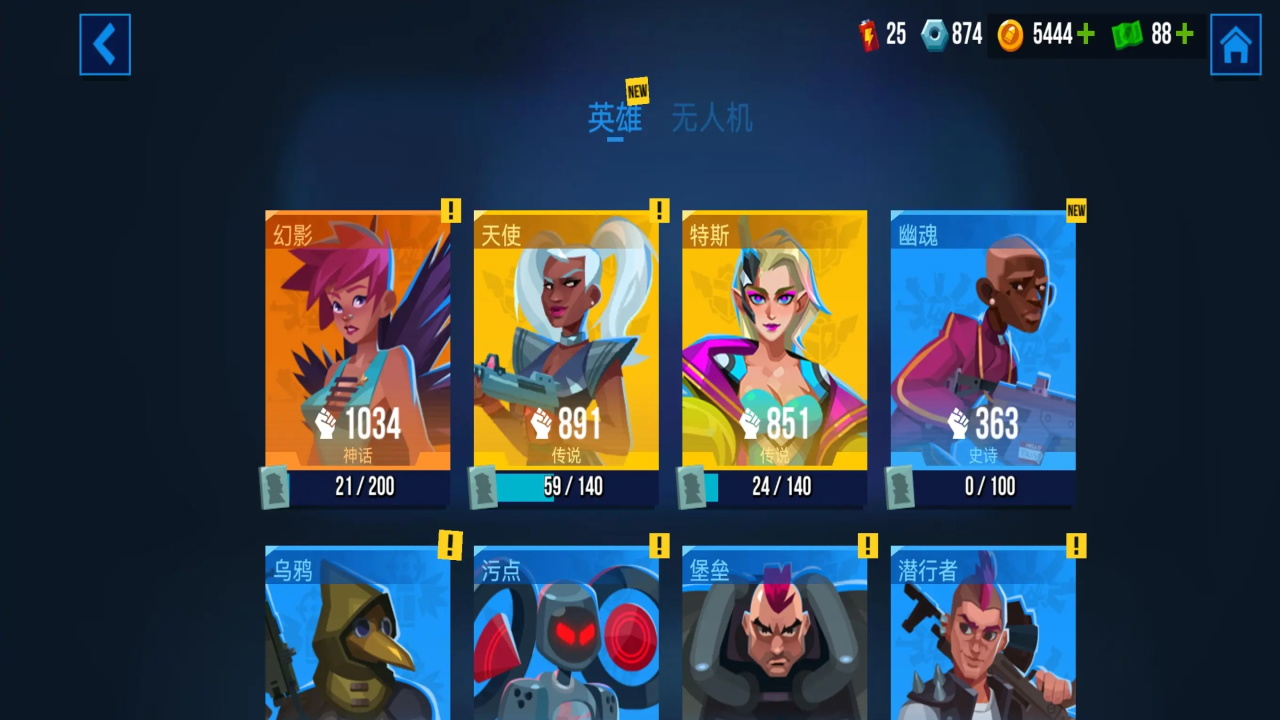Pick the 特斯 hero card

click(774, 340)
